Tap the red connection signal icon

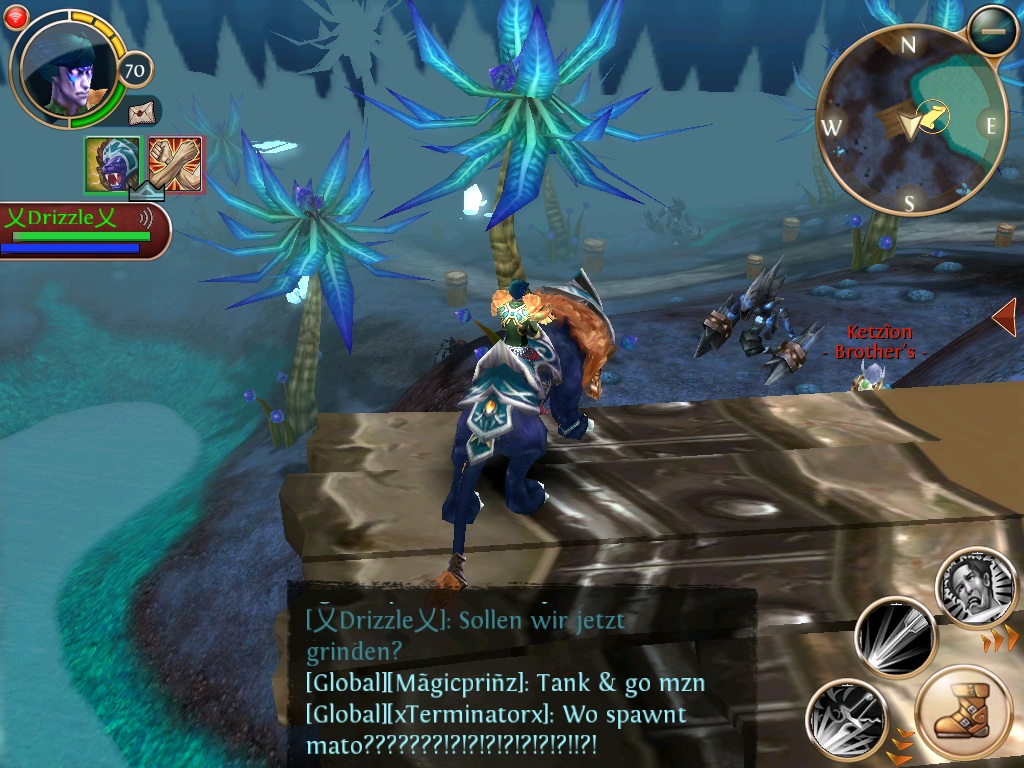coord(16,14)
